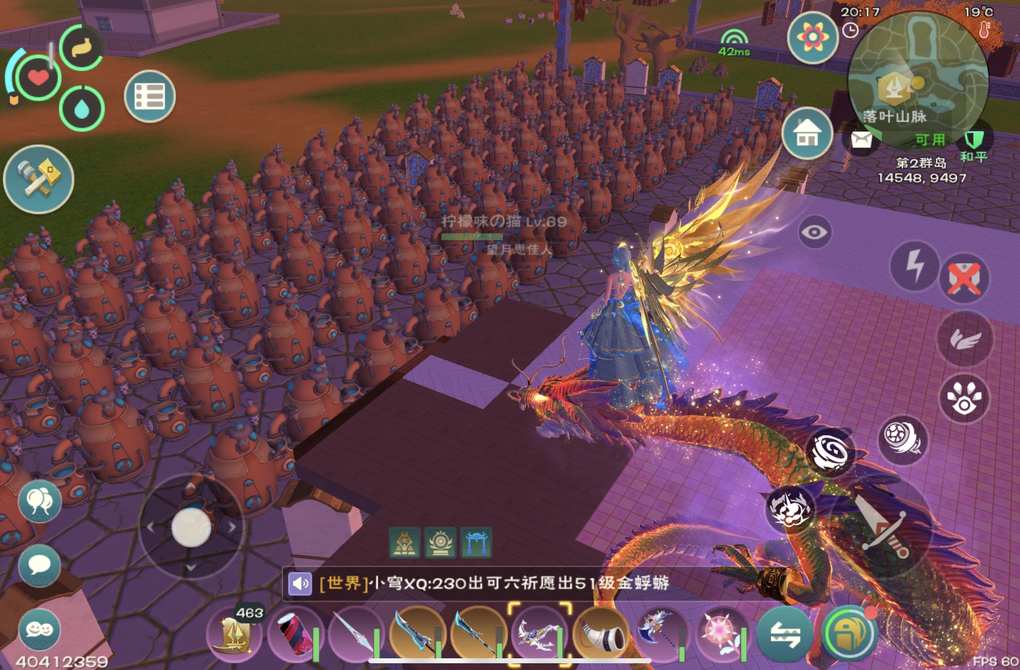This screenshot has height=670, width=1020.
Task: Toggle the eye visibility button
Action: coord(815,233)
